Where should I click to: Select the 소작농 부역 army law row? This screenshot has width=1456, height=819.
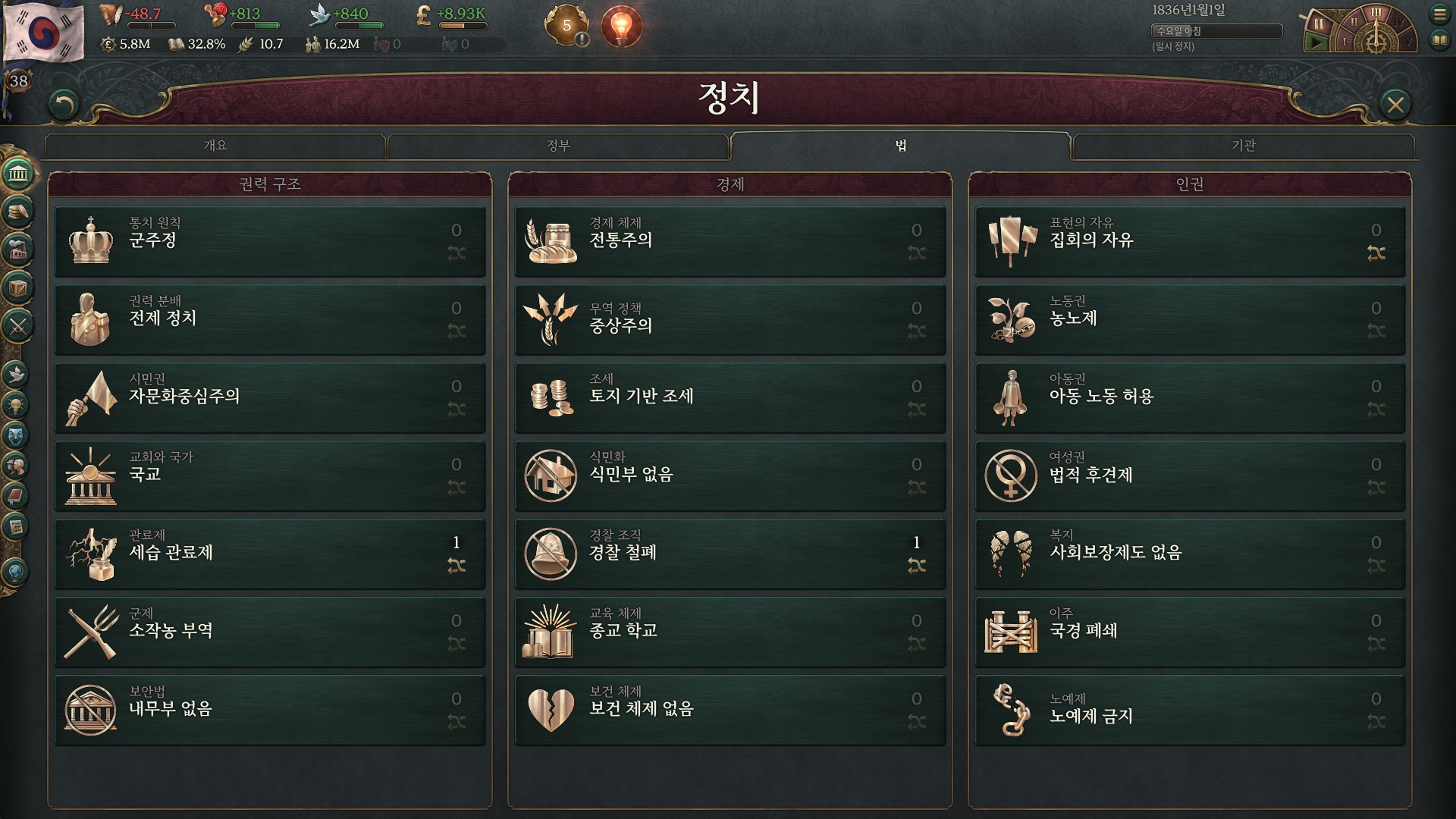pos(269,632)
